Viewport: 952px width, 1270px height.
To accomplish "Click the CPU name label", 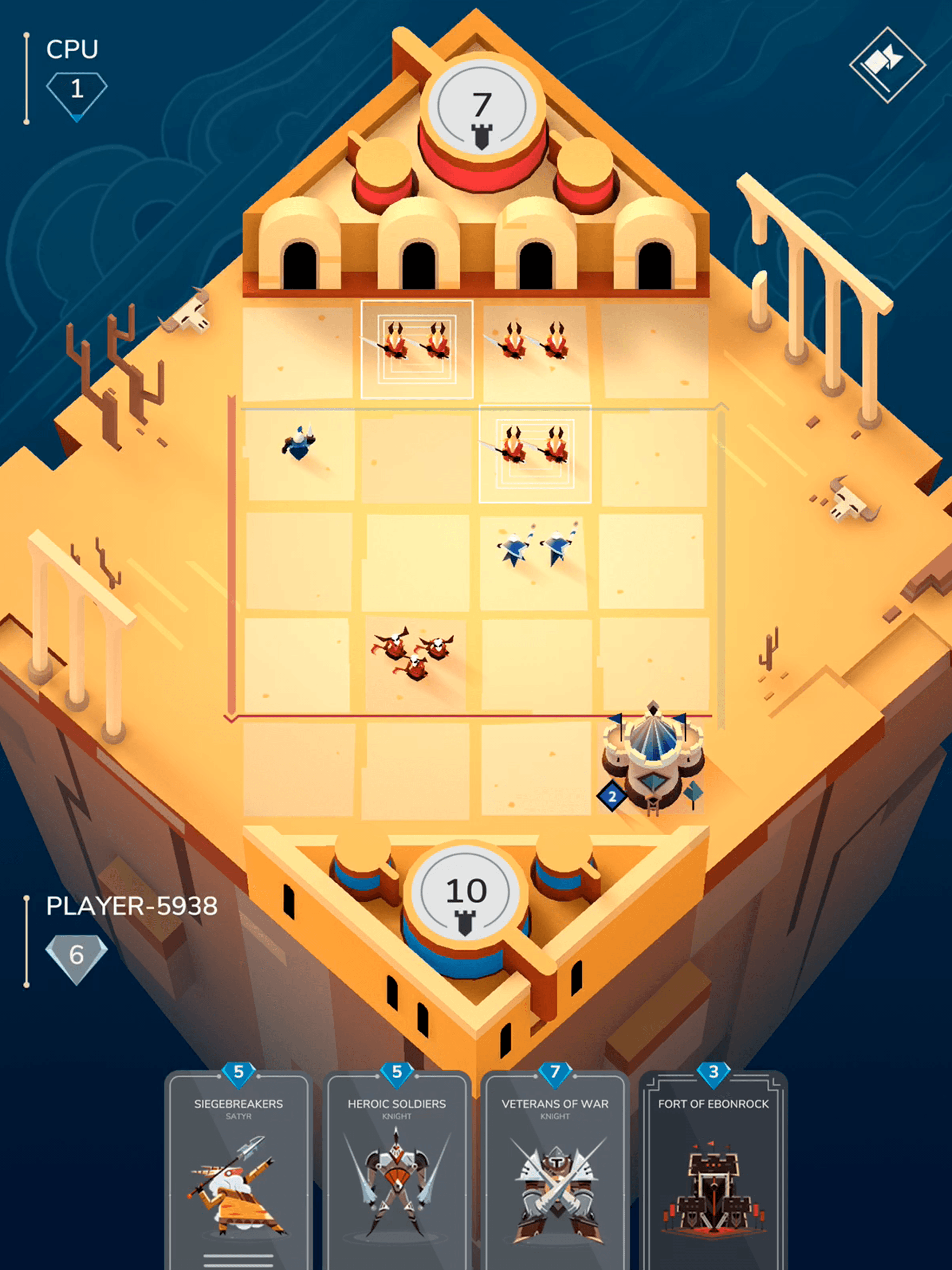I will [x=72, y=49].
